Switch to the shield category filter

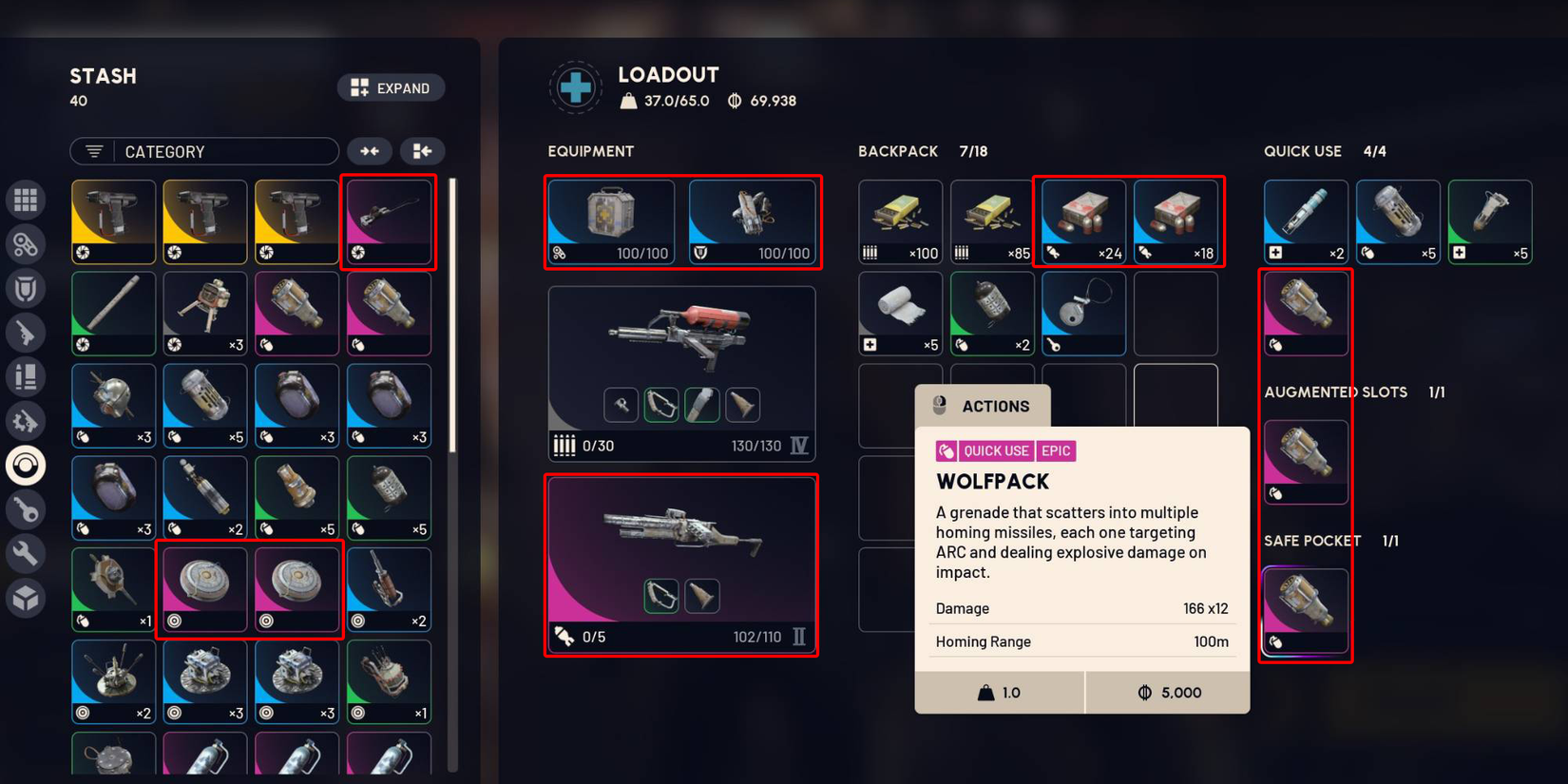click(x=26, y=289)
